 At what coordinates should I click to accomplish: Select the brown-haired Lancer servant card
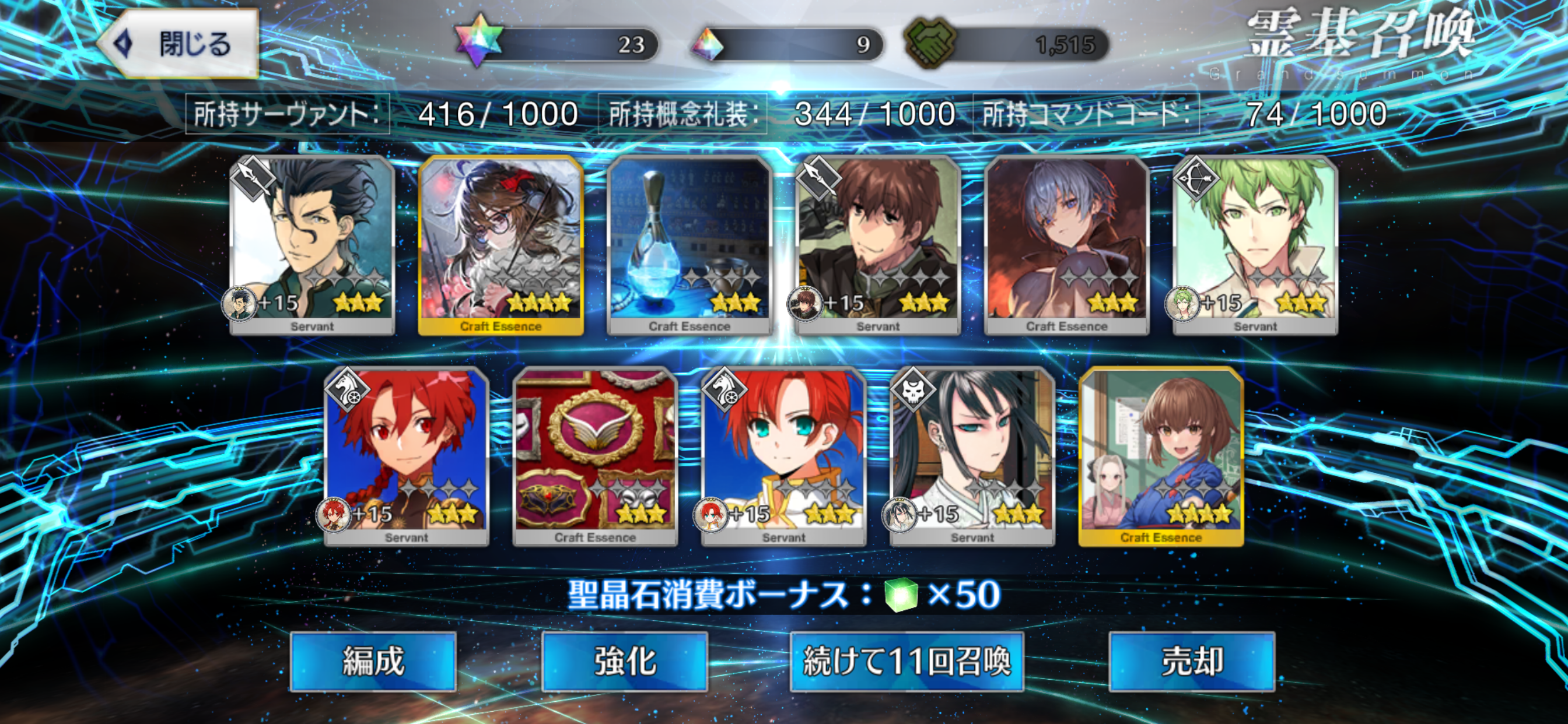click(x=878, y=243)
